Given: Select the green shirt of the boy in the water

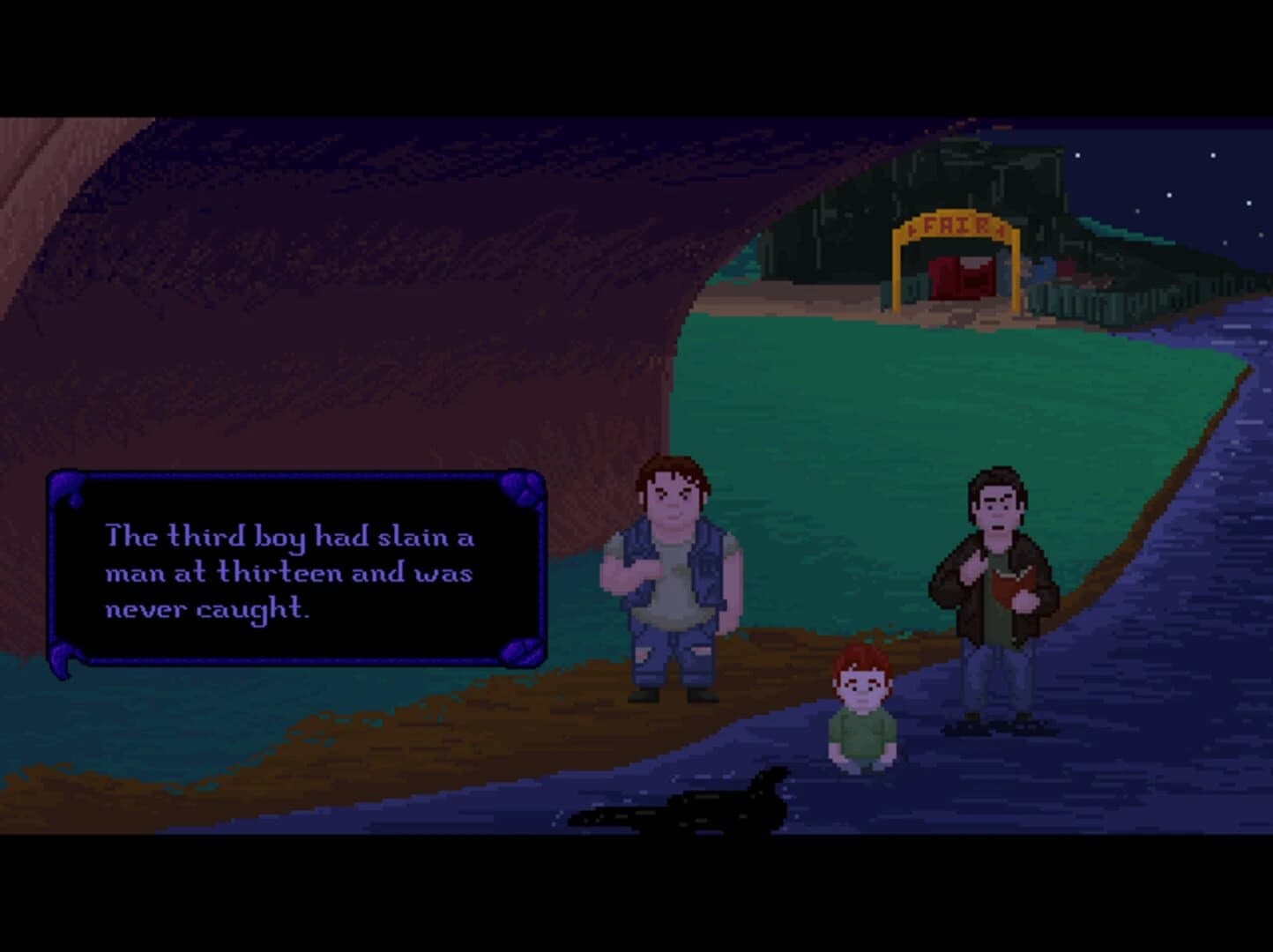Looking at the screenshot, I should tap(862, 732).
